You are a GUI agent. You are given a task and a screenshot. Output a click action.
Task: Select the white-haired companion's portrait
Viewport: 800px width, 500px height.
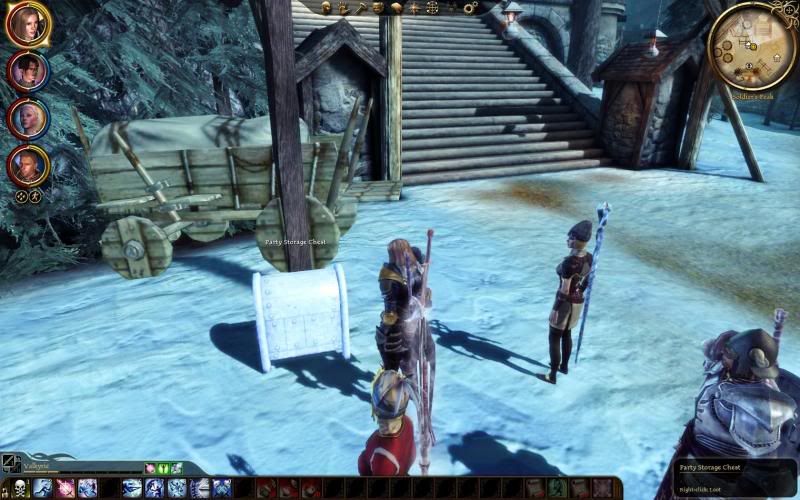[26, 118]
